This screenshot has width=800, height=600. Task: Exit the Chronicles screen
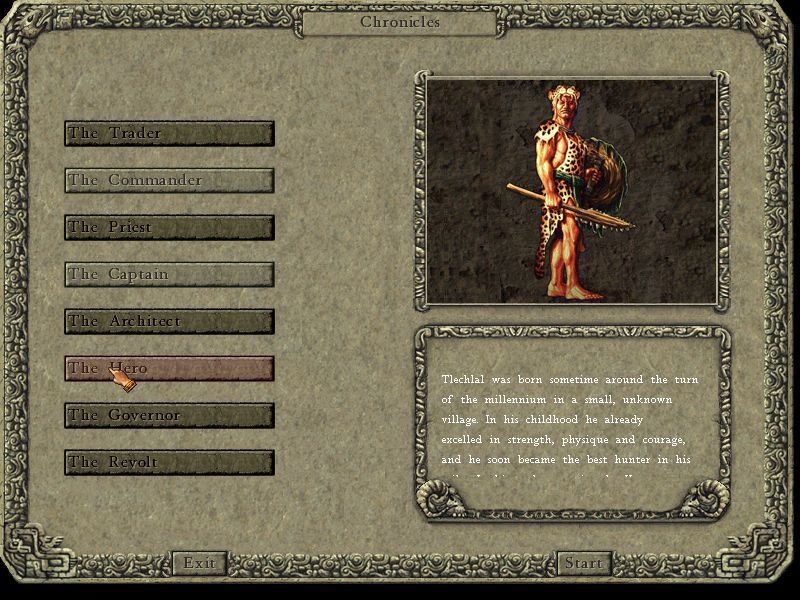click(199, 563)
